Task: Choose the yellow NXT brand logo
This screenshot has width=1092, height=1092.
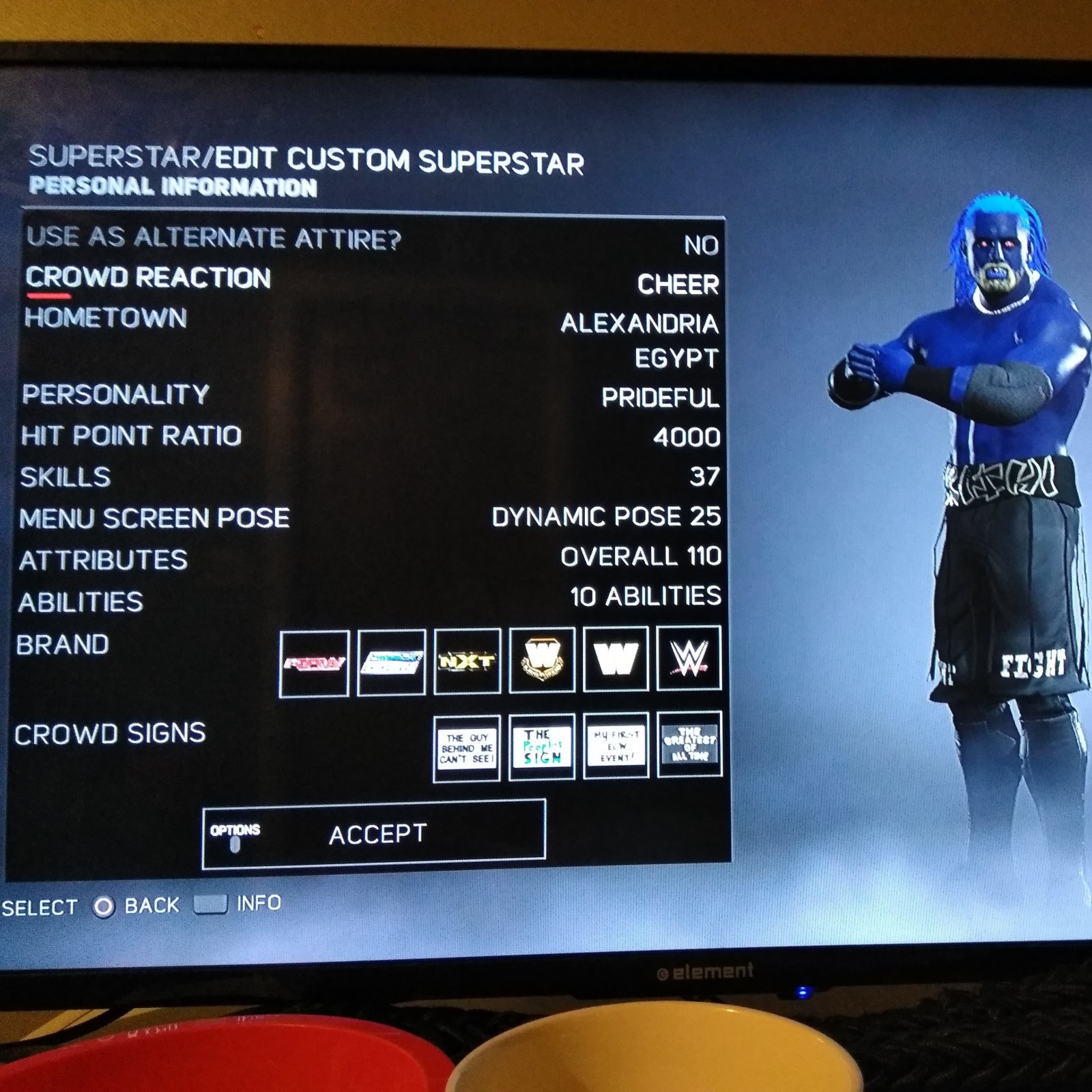Action: [x=468, y=661]
